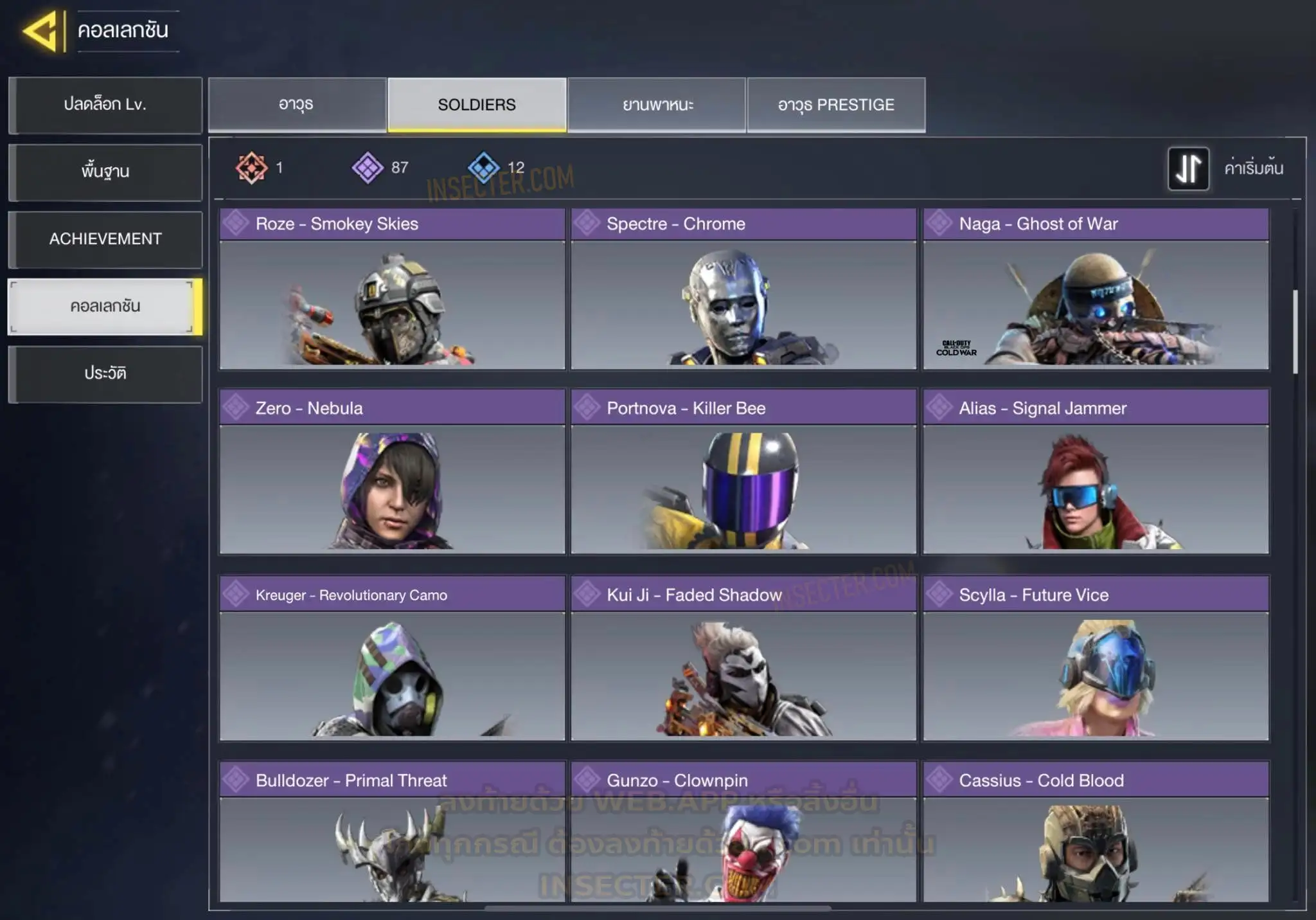Screen dimensions: 1316x920
Task: Open the ปลดล็อก Lv. menu entry
Action: point(105,105)
